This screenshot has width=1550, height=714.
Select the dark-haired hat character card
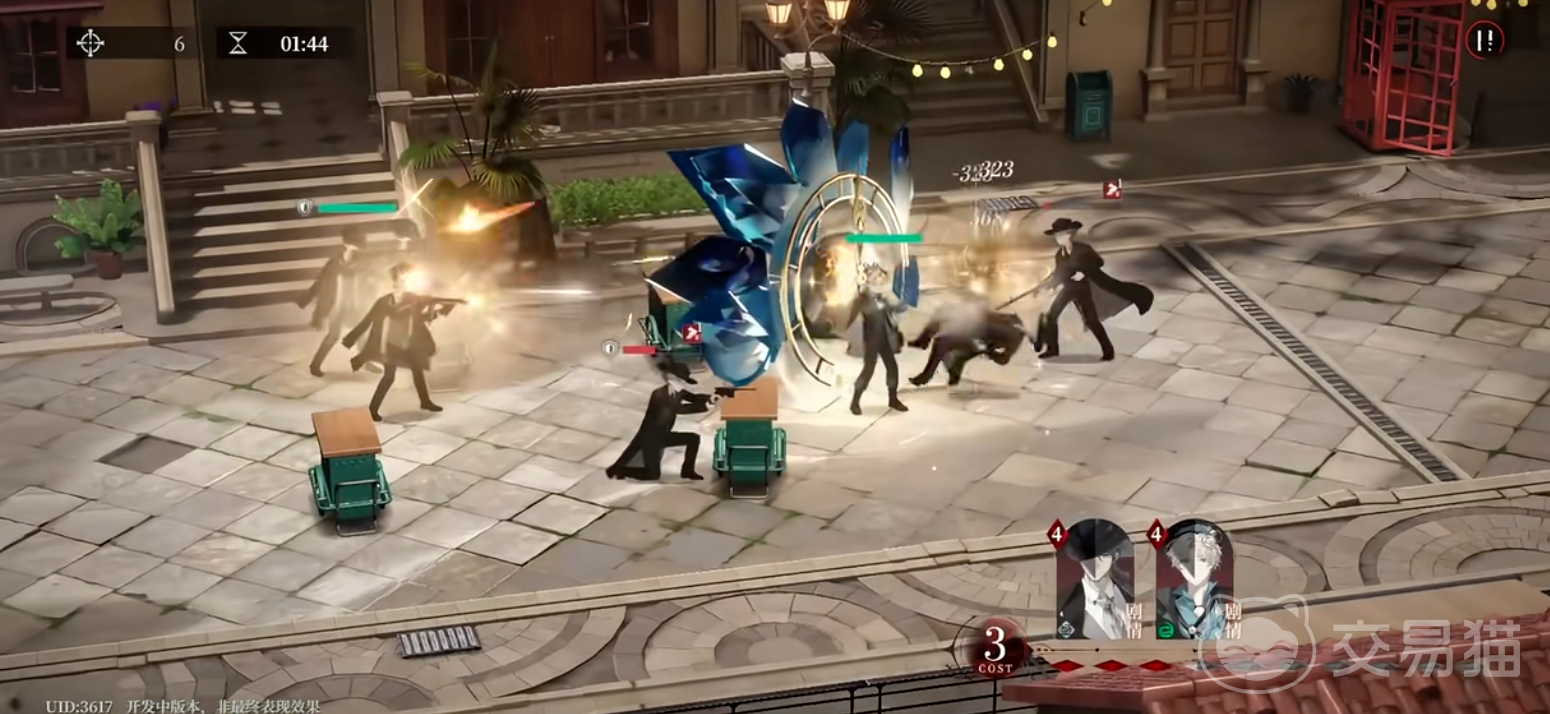pyautogui.click(x=1095, y=580)
